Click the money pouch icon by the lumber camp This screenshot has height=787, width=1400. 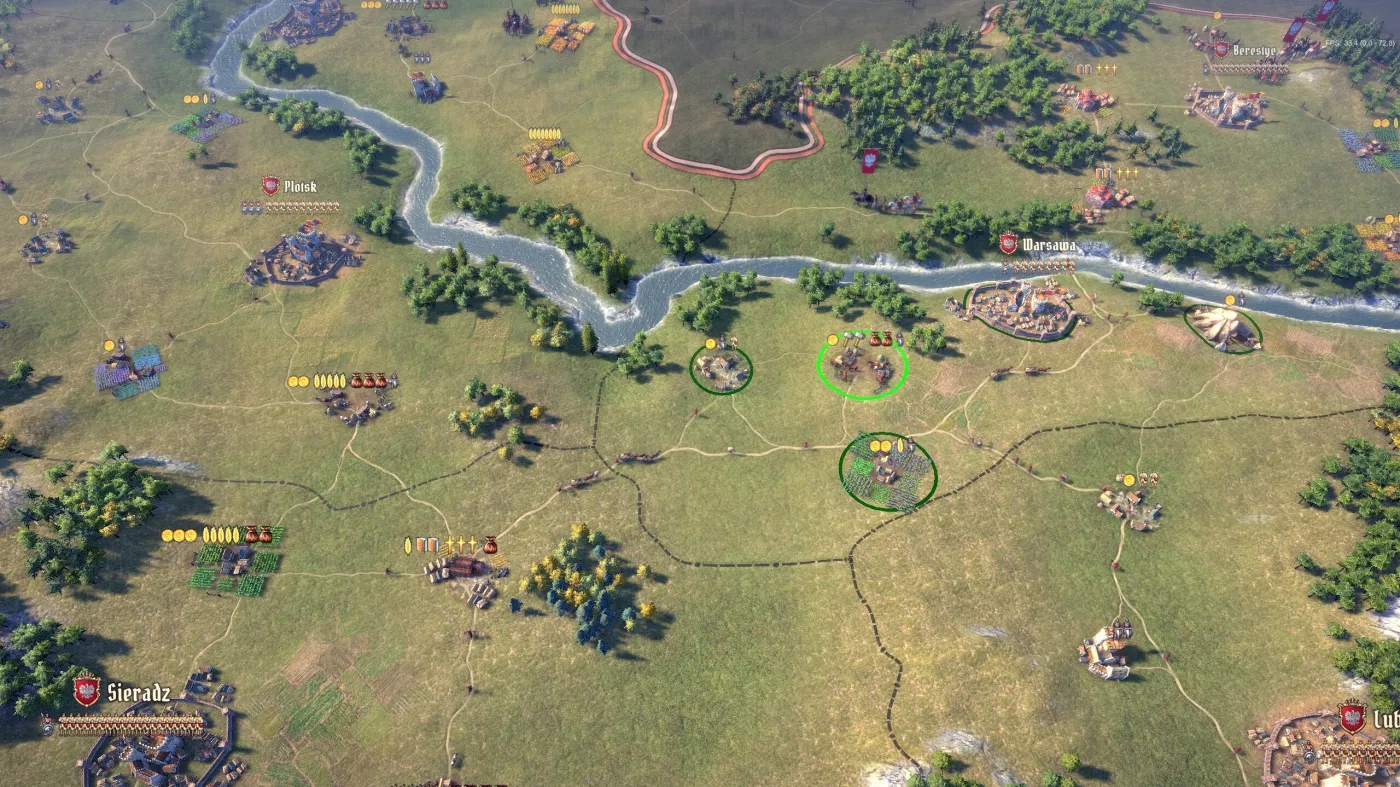491,545
